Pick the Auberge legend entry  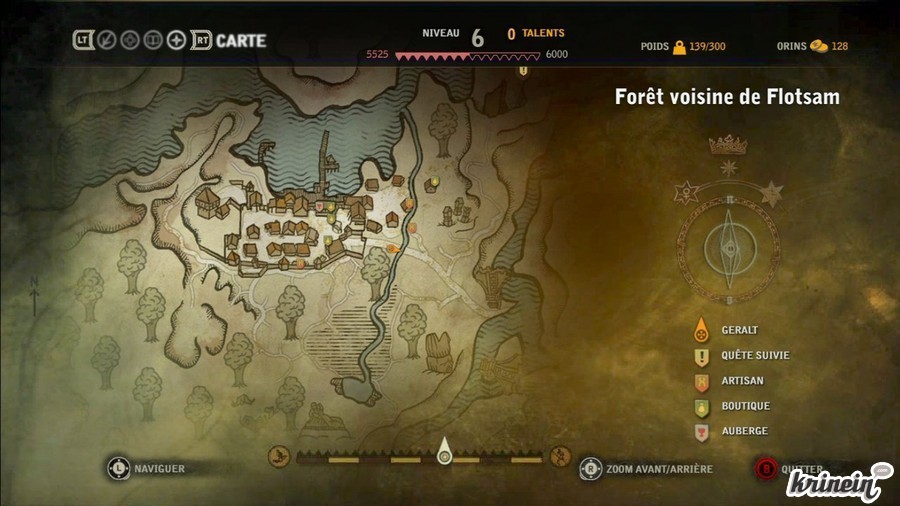pyautogui.click(x=743, y=431)
